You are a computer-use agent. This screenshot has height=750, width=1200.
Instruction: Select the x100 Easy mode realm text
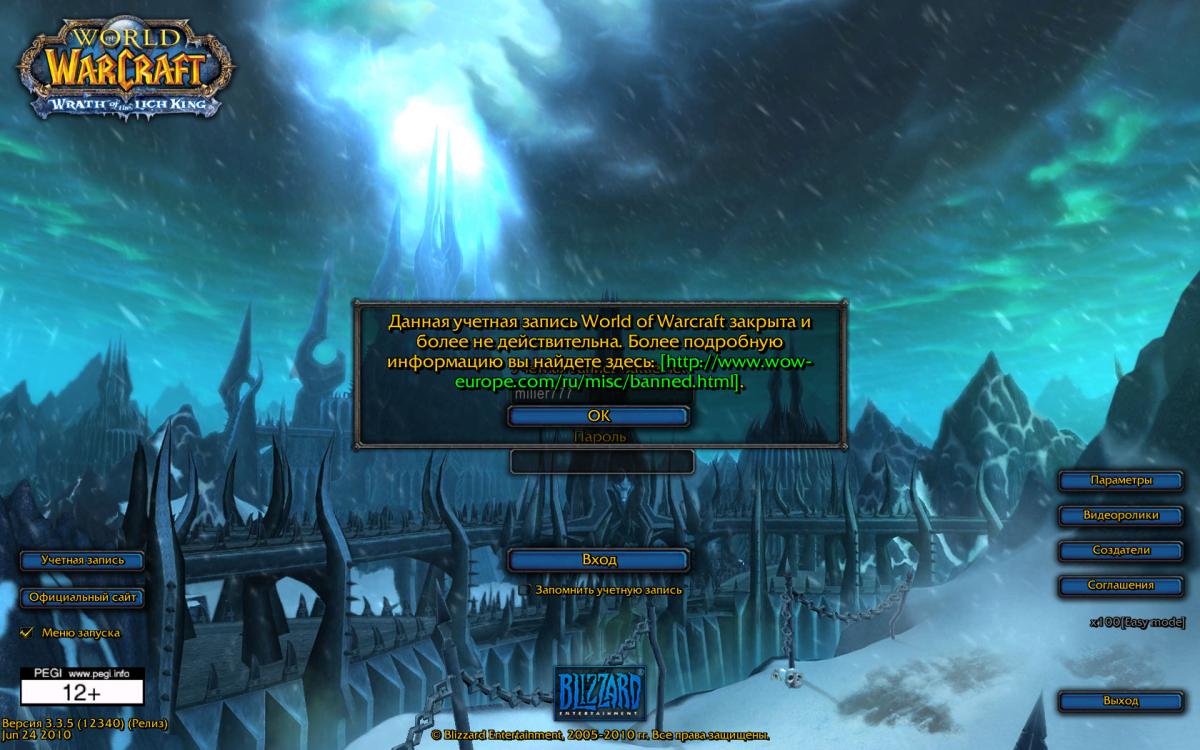[x=1137, y=622]
